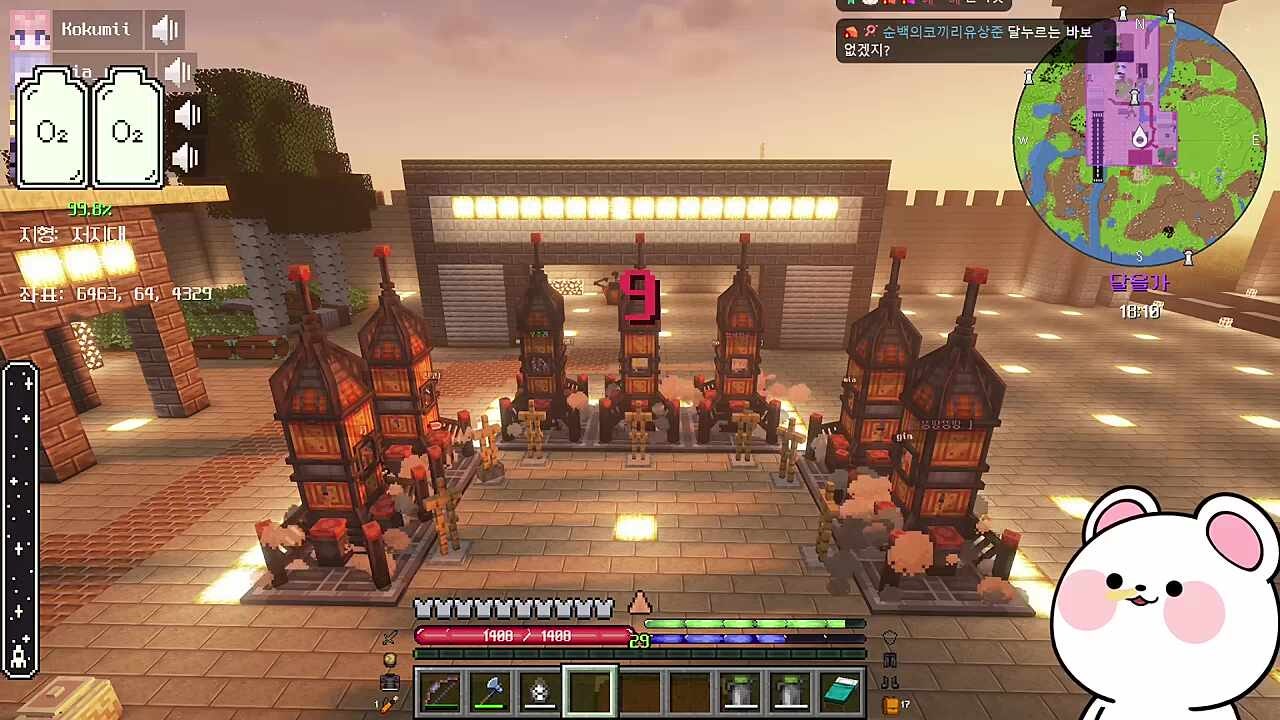
Task: Click Kokumii's voice speaker icon
Action: pos(164,30)
